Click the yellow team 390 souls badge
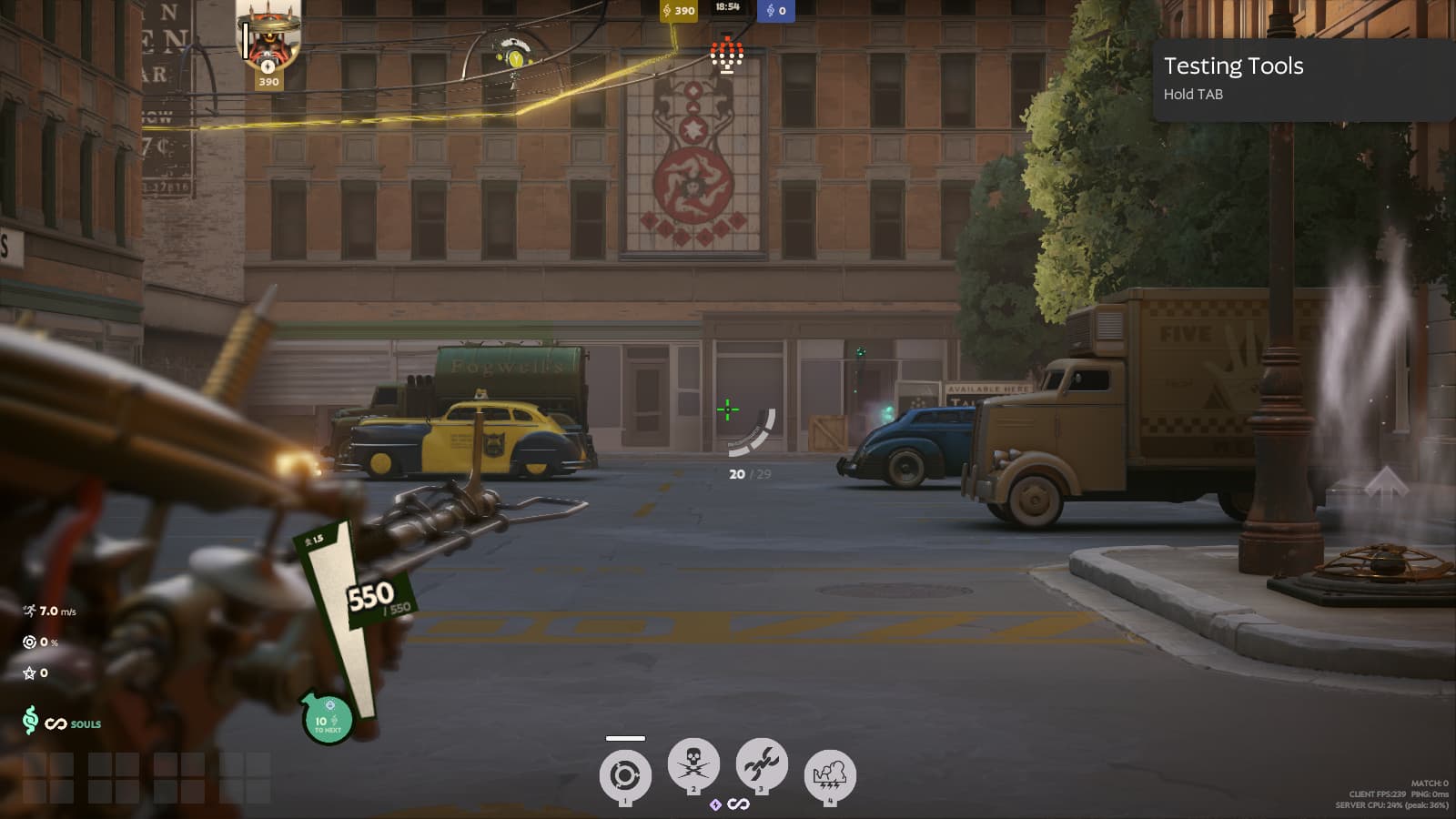 pos(679,11)
